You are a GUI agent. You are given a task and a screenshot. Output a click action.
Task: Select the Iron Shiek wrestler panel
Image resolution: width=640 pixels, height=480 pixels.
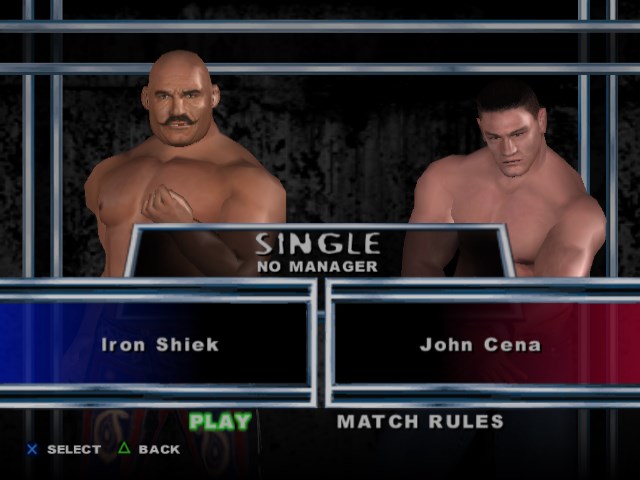(160, 344)
